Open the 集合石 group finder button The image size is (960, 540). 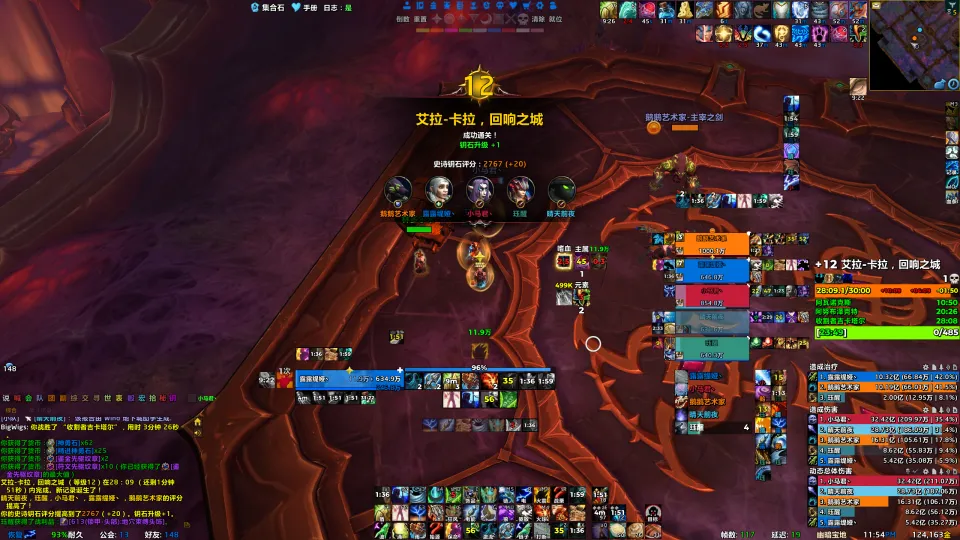point(267,7)
